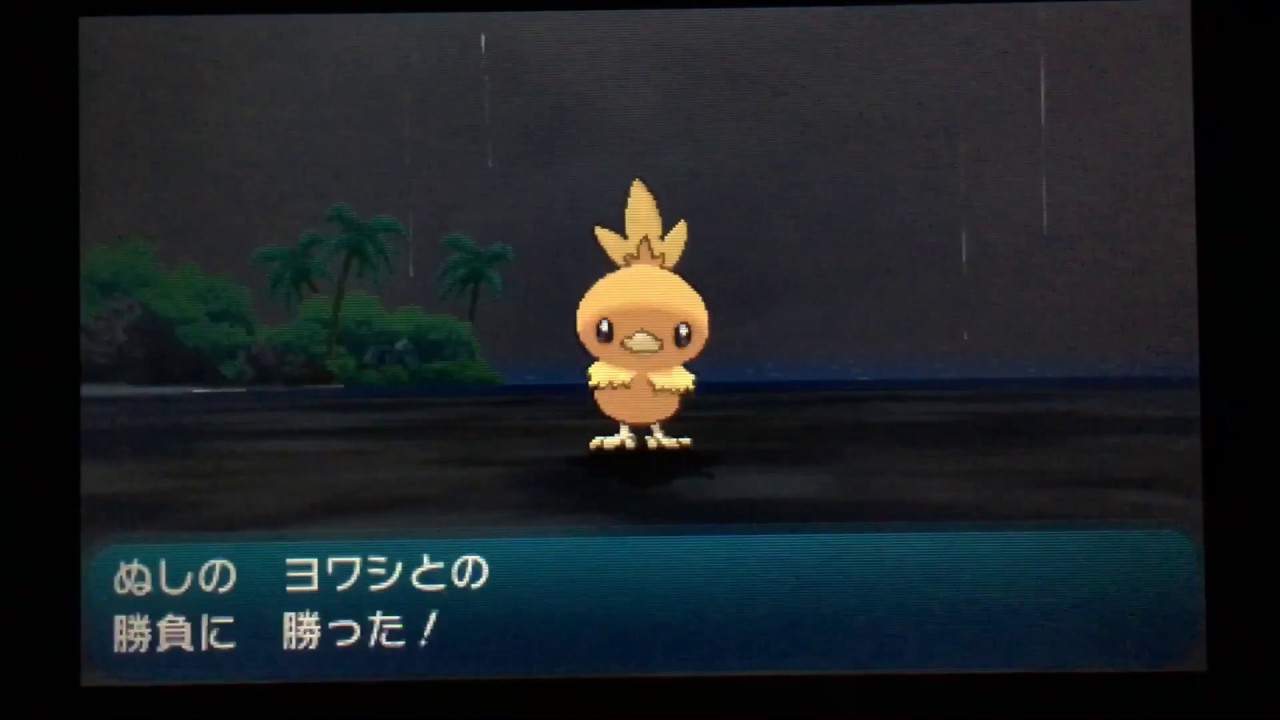
Task: Click the blue dialog box background
Action: [850, 600]
